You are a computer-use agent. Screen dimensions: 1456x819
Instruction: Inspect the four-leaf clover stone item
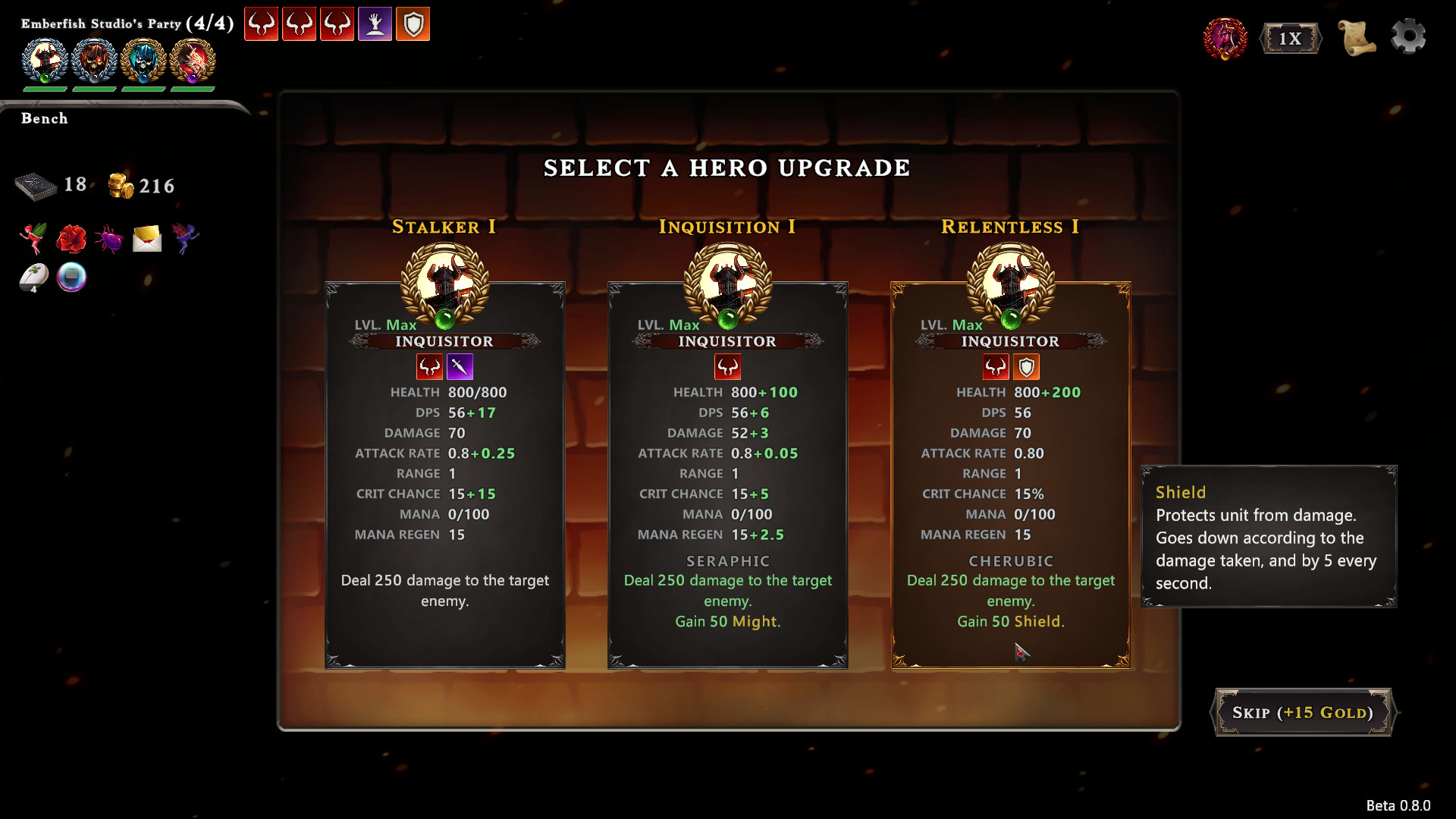click(33, 277)
